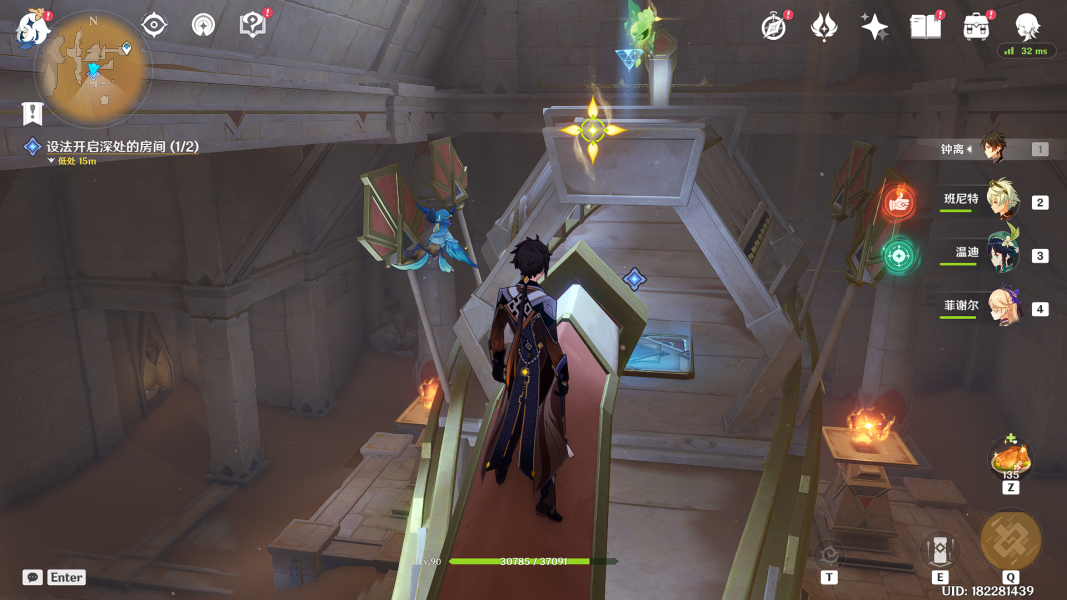Open the character head profile icon
Viewport: 1067px width, 600px height.
(1027, 26)
